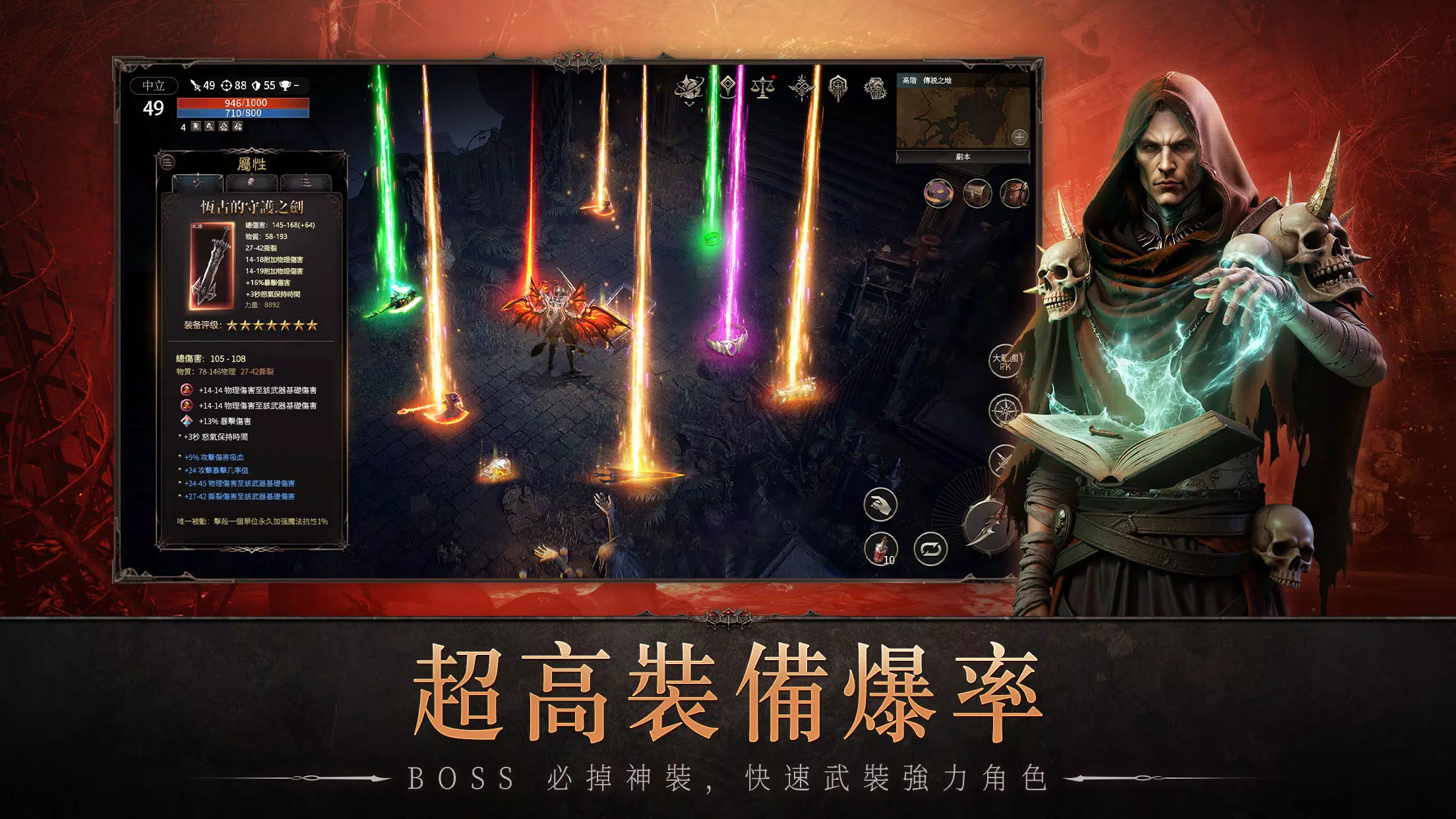Image resolution: width=1456 pixels, height=819 pixels.
Task: Switch to the crossed-axes equipment tab
Action: coord(197,183)
